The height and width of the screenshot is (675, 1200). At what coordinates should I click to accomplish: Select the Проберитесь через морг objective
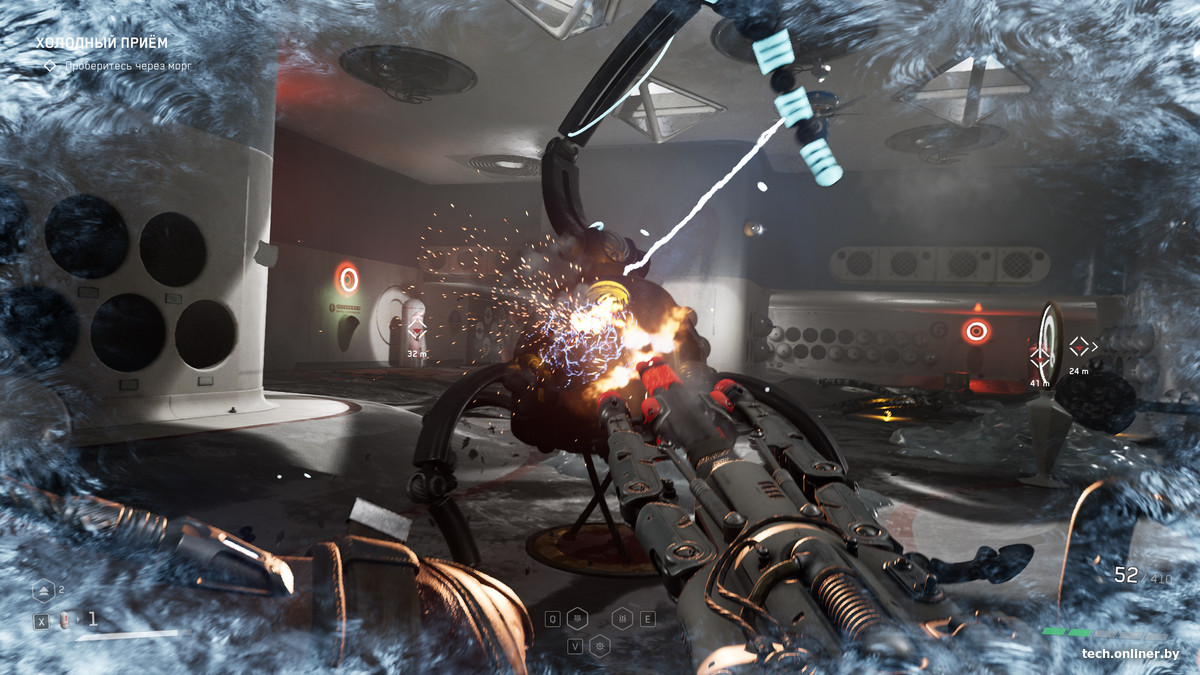[x=127, y=66]
